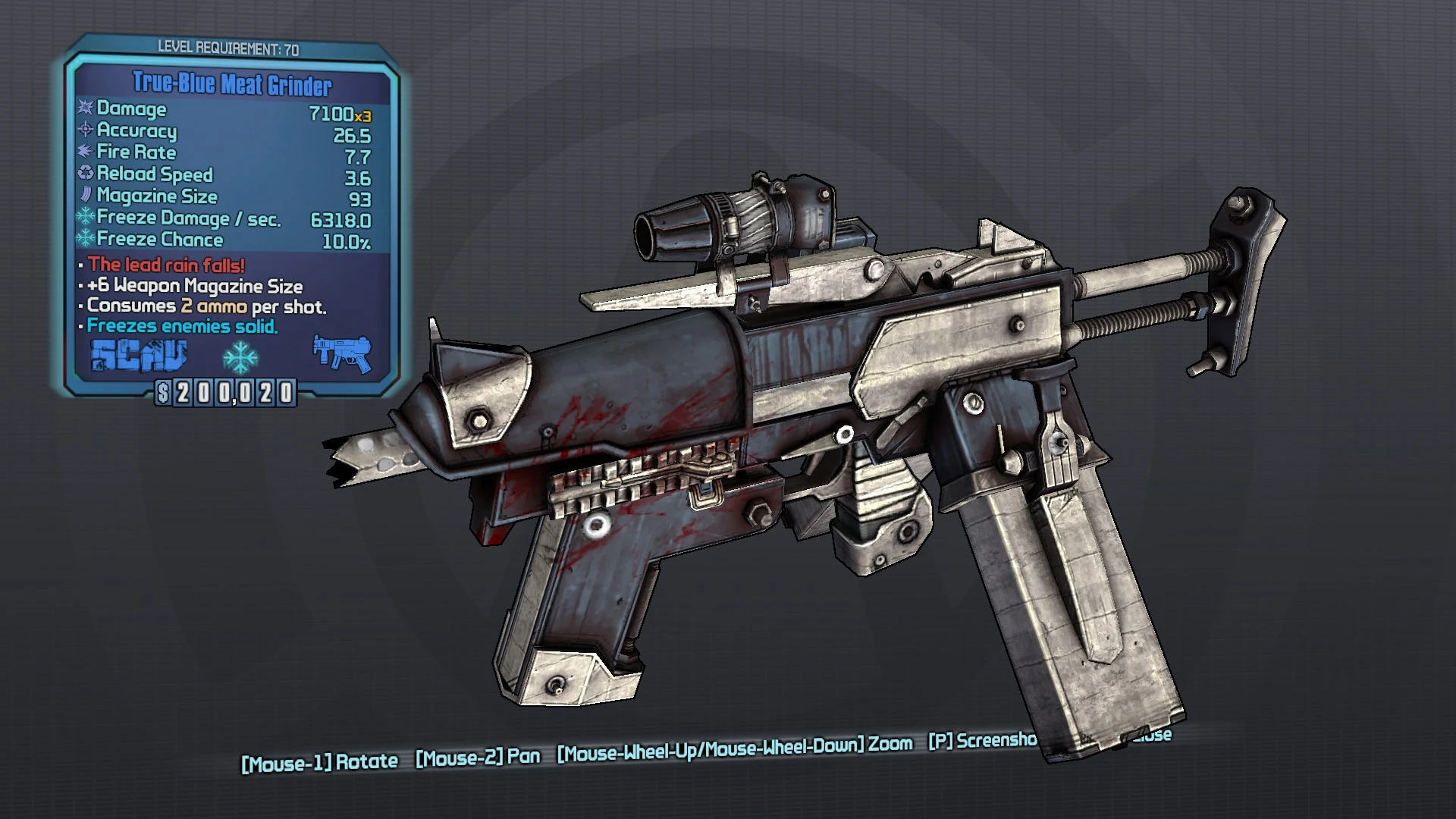Click 'Freezes enemies solid' description text
Image resolution: width=1456 pixels, height=819 pixels.
[x=180, y=326]
